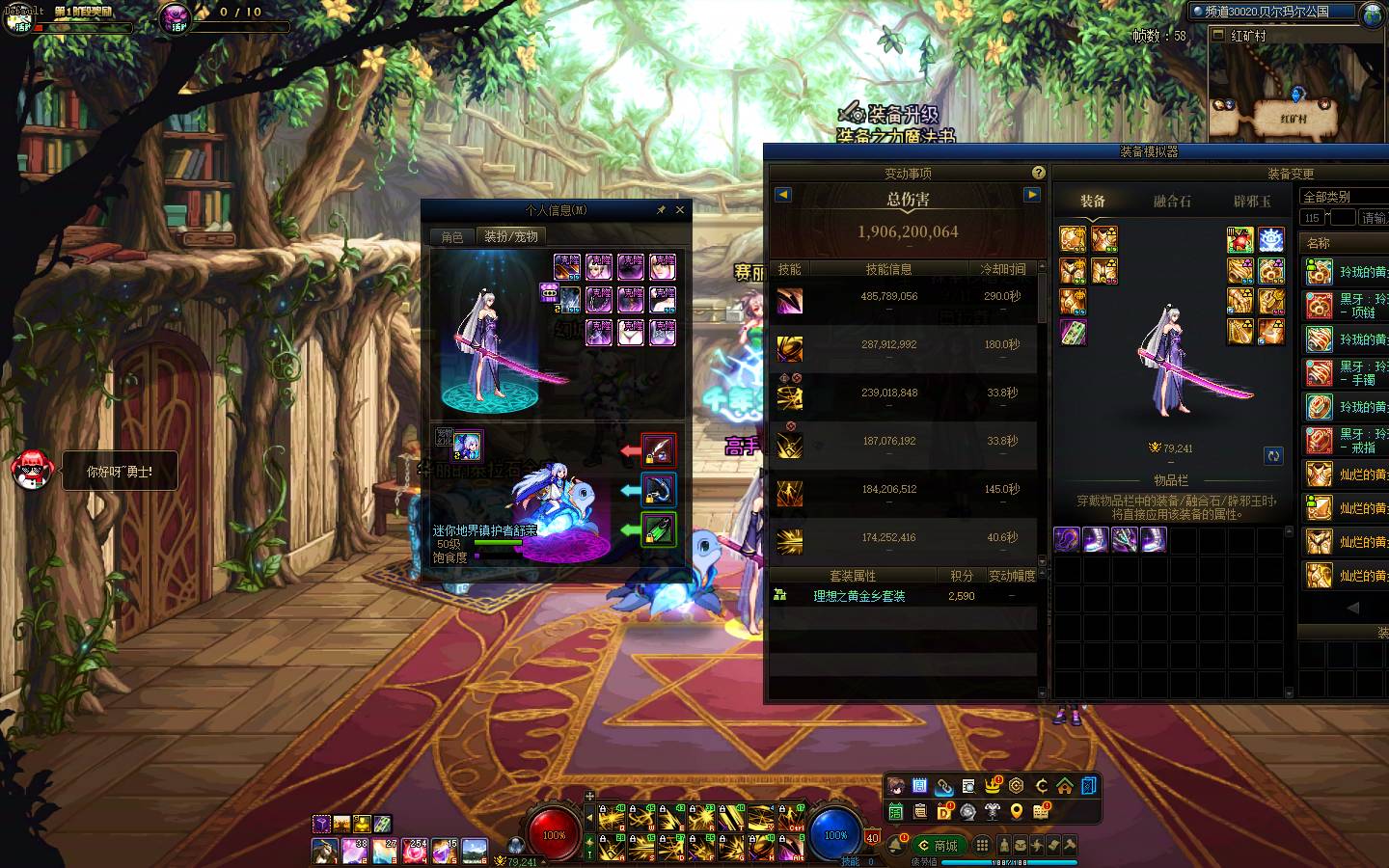Switch to the 角色 character tab
1389x868 pixels.
(x=452, y=236)
